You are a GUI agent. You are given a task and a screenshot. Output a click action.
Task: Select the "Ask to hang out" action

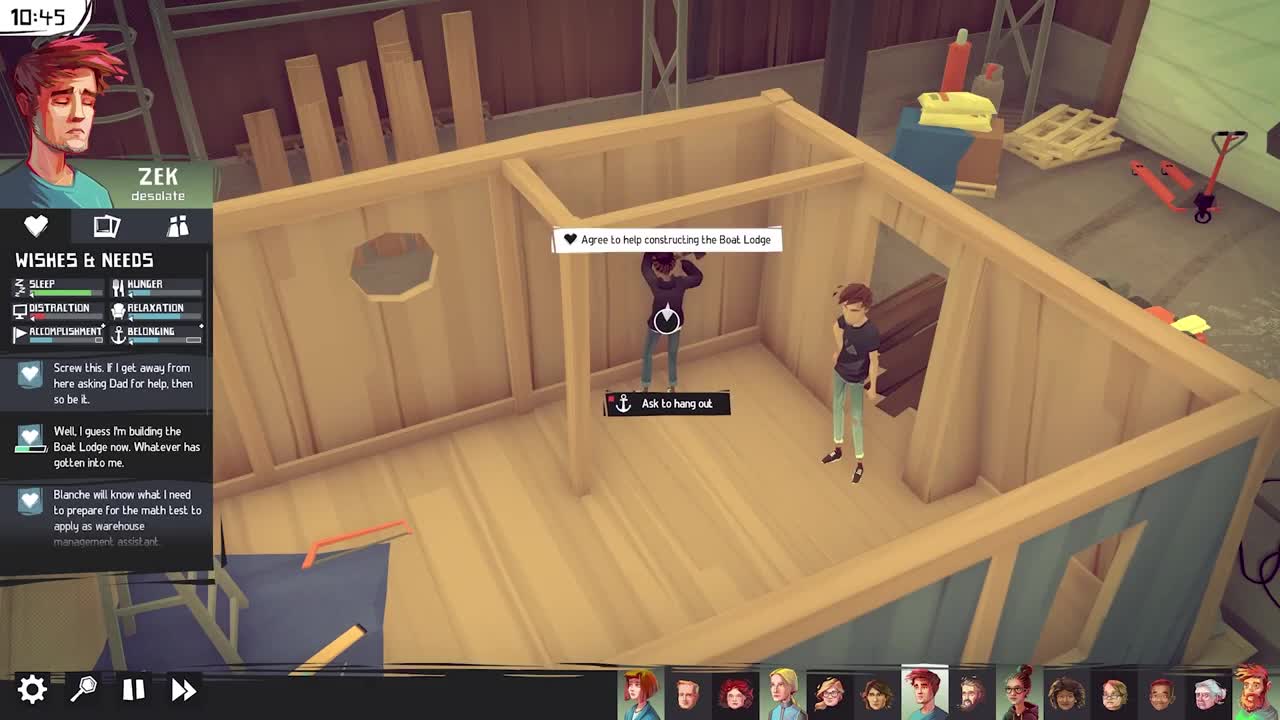667,403
